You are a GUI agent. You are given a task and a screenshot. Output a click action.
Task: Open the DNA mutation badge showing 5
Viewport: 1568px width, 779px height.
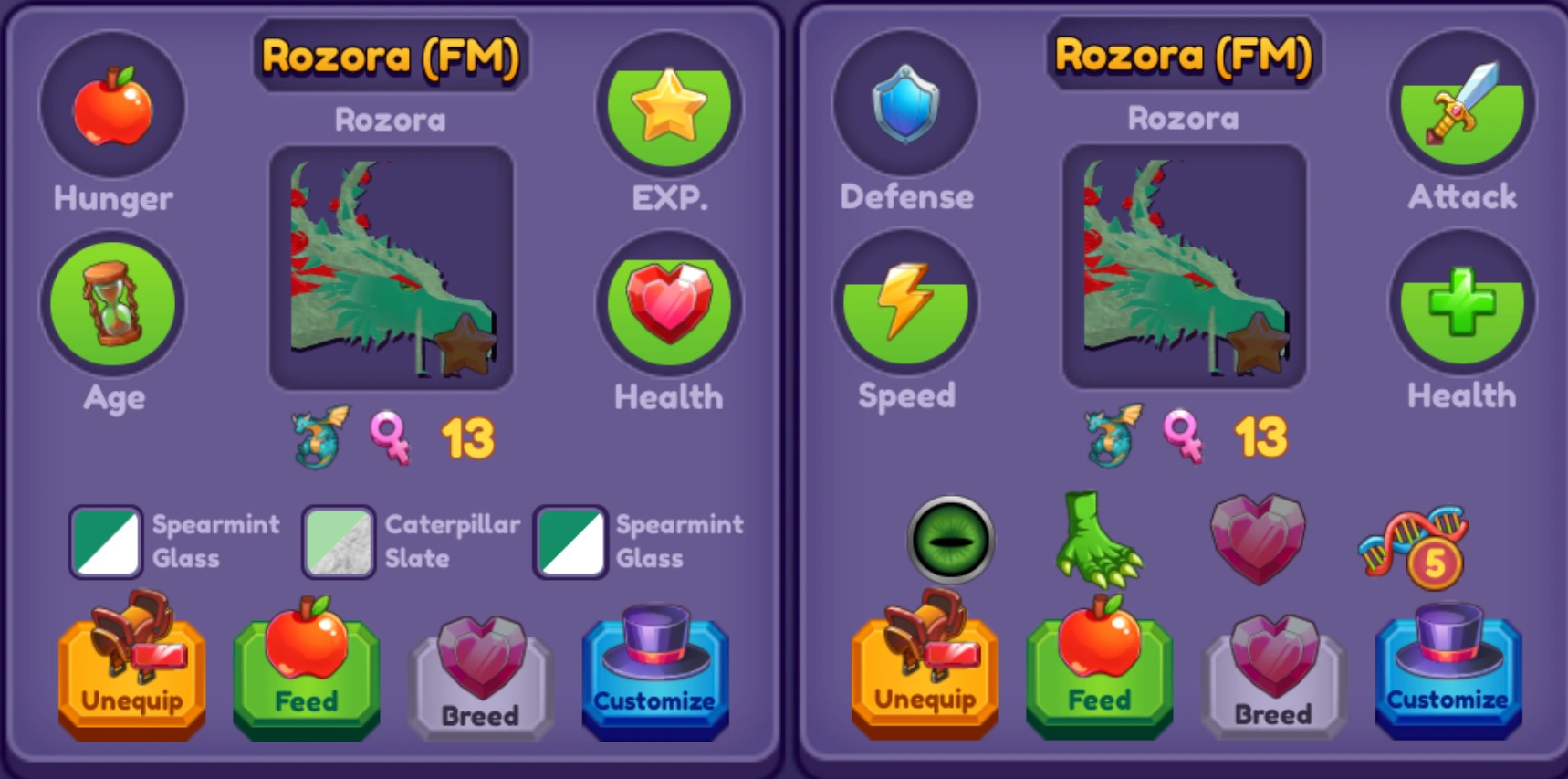(1415, 543)
